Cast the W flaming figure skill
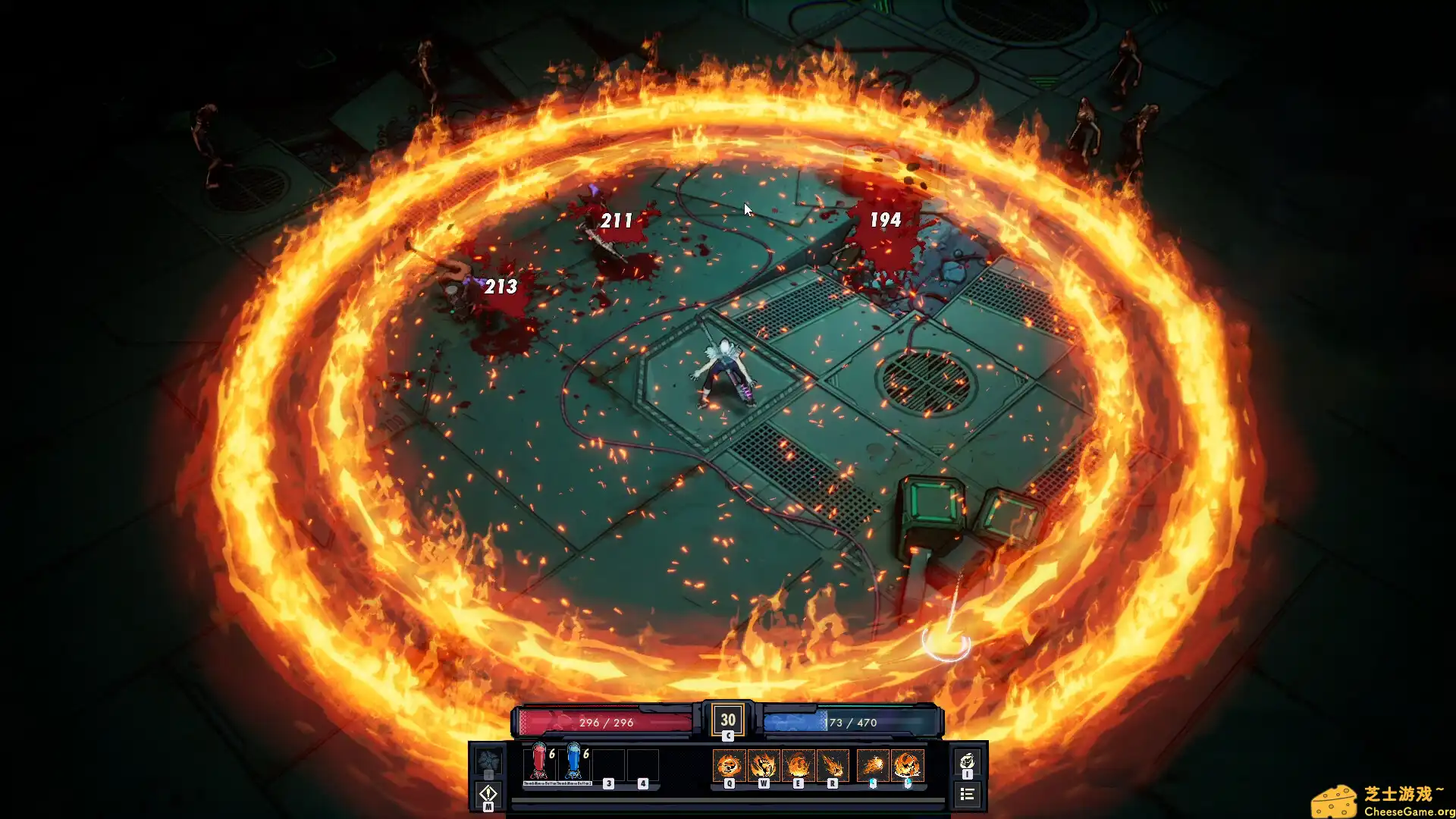This screenshot has width=1456, height=819. coord(763,765)
